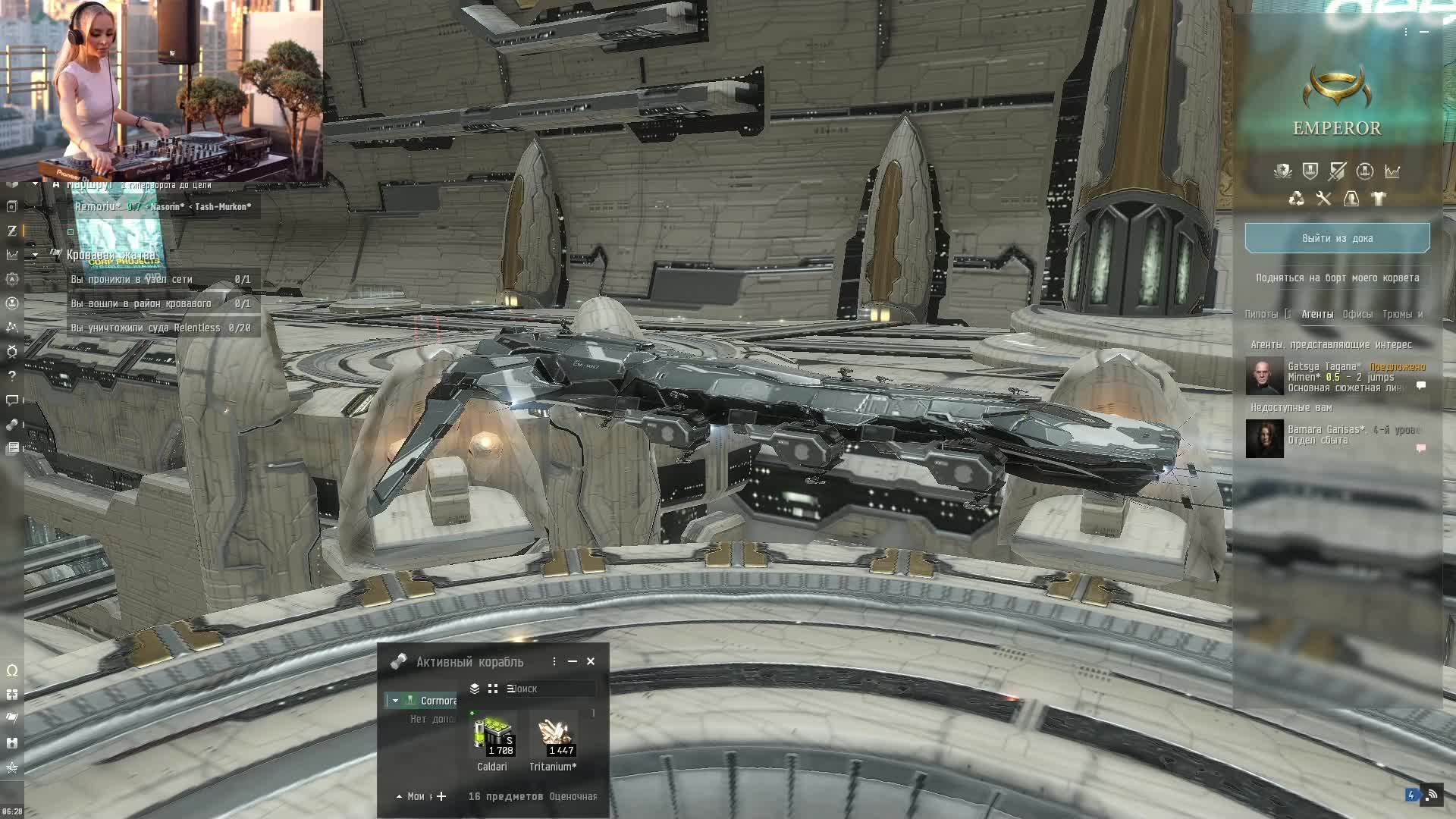The height and width of the screenshot is (819, 1456).
Task: Minimize the 'Активный корабль' inventory window
Action: click(573, 661)
